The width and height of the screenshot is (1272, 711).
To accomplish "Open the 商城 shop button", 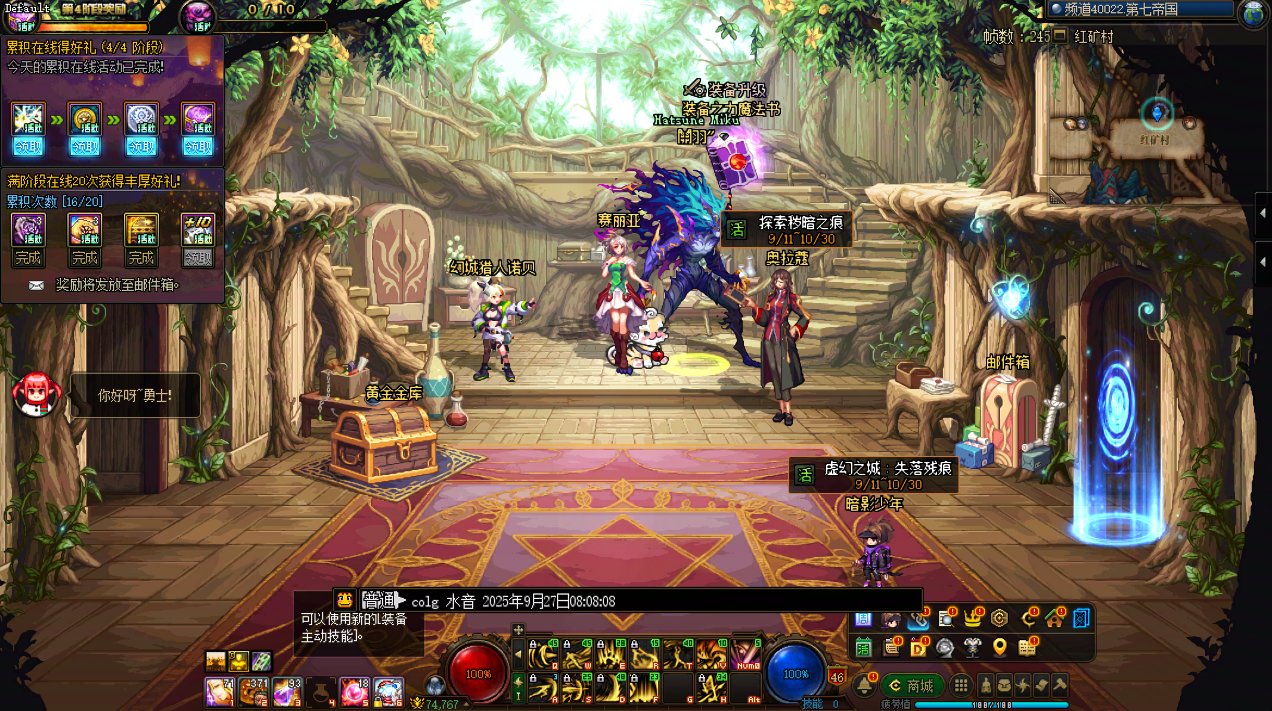I will click(x=911, y=686).
